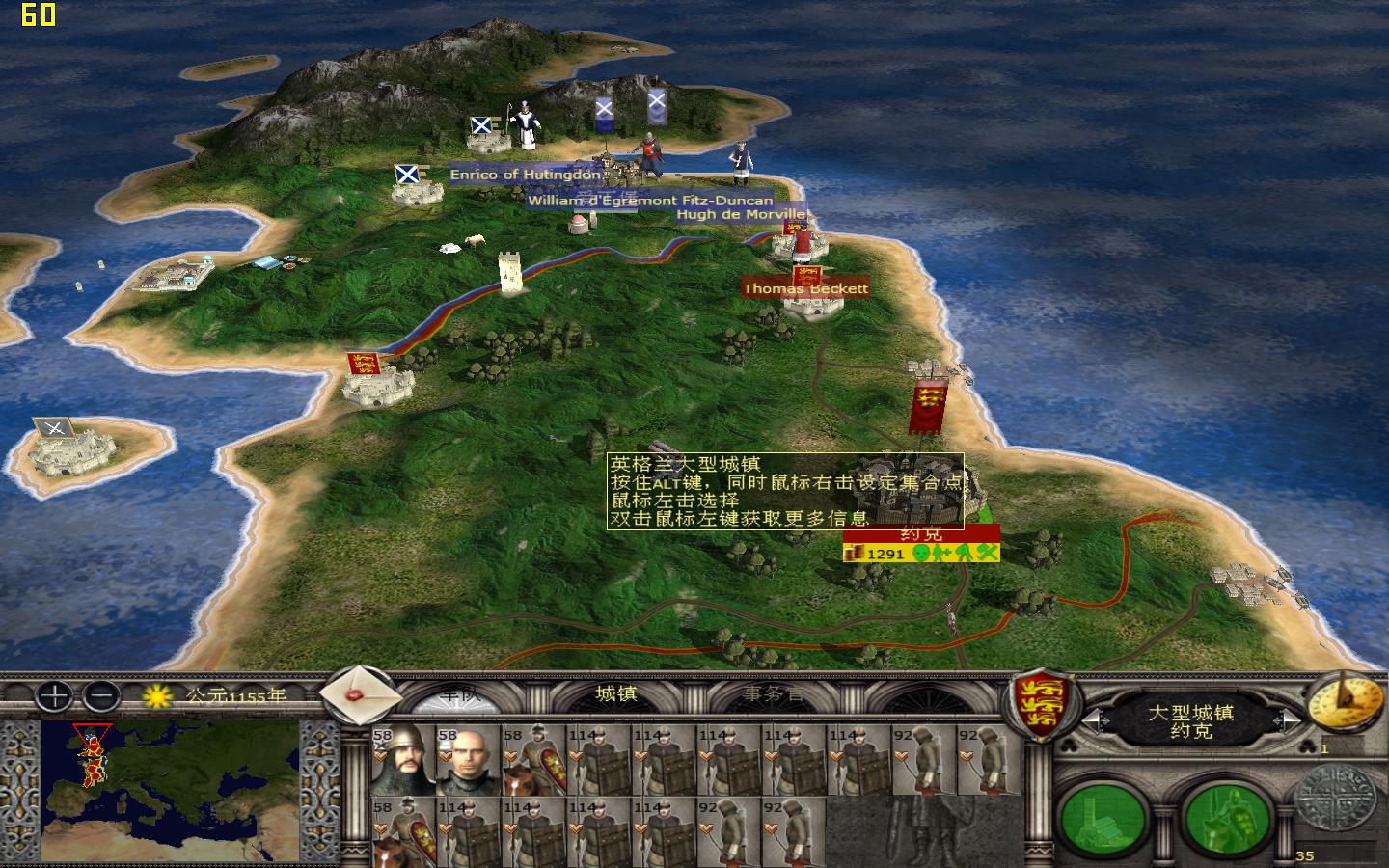Zoom out with the minimap minus button
1389x868 pixels.
point(99,697)
